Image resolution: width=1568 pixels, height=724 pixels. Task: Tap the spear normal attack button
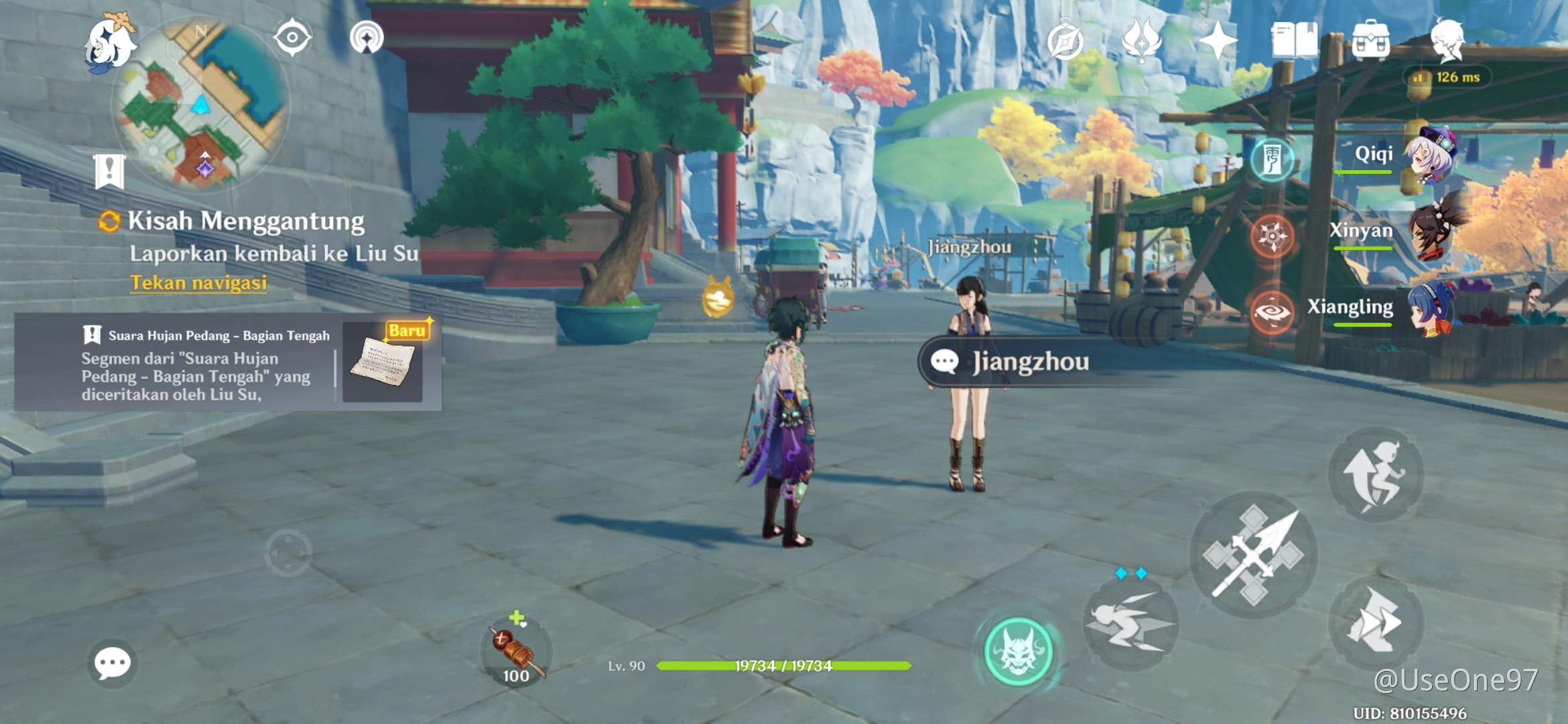tap(1253, 555)
